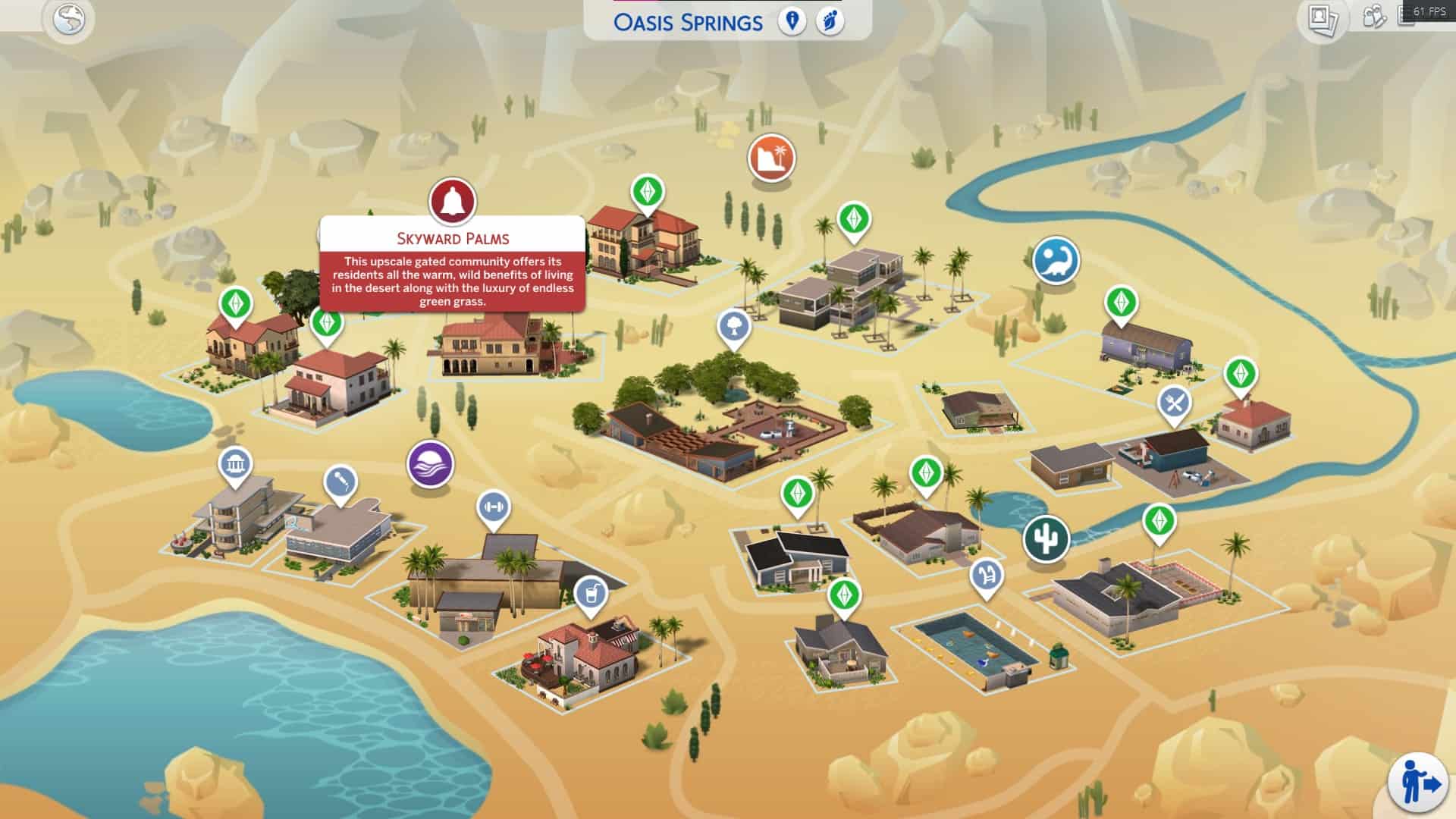Choose the microphone lounge lot pin
This screenshot has height=819, width=1456.
click(340, 482)
